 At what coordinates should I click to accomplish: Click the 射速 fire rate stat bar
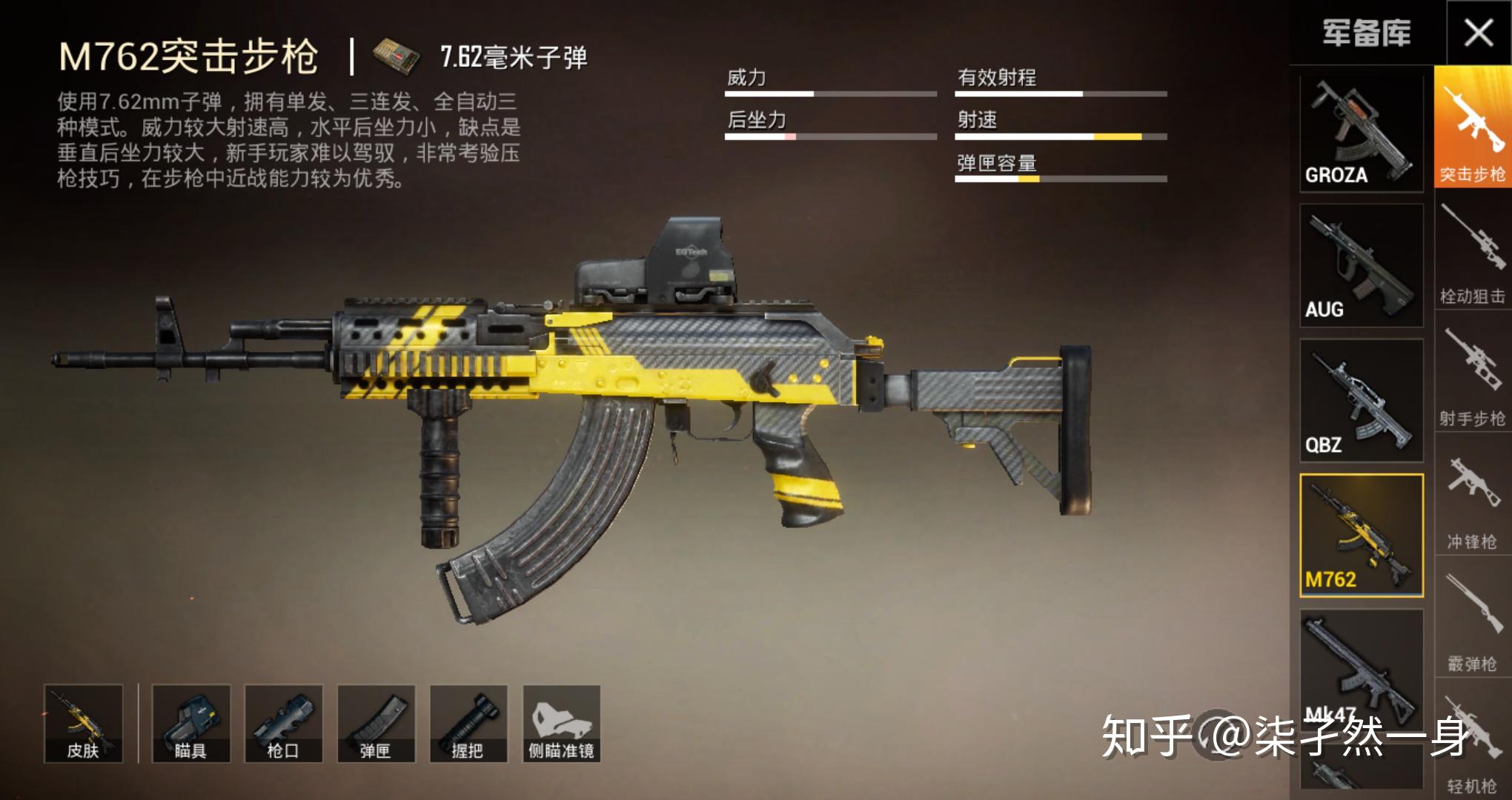pyautogui.click(x=1060, y=137)
